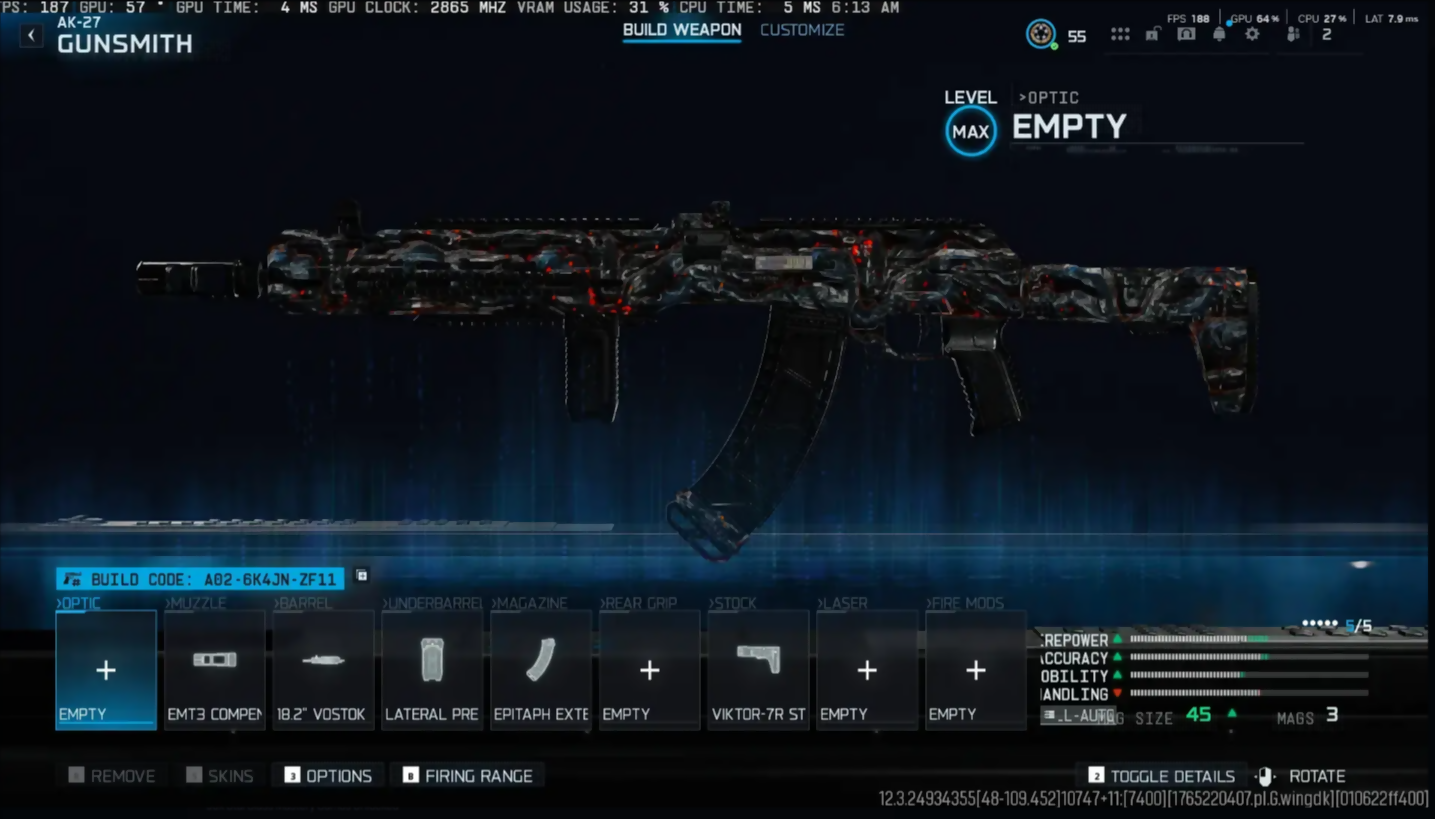1435x819 pixels.
Task: Open the social friends icon
Action: click(x=1293, y=34)
